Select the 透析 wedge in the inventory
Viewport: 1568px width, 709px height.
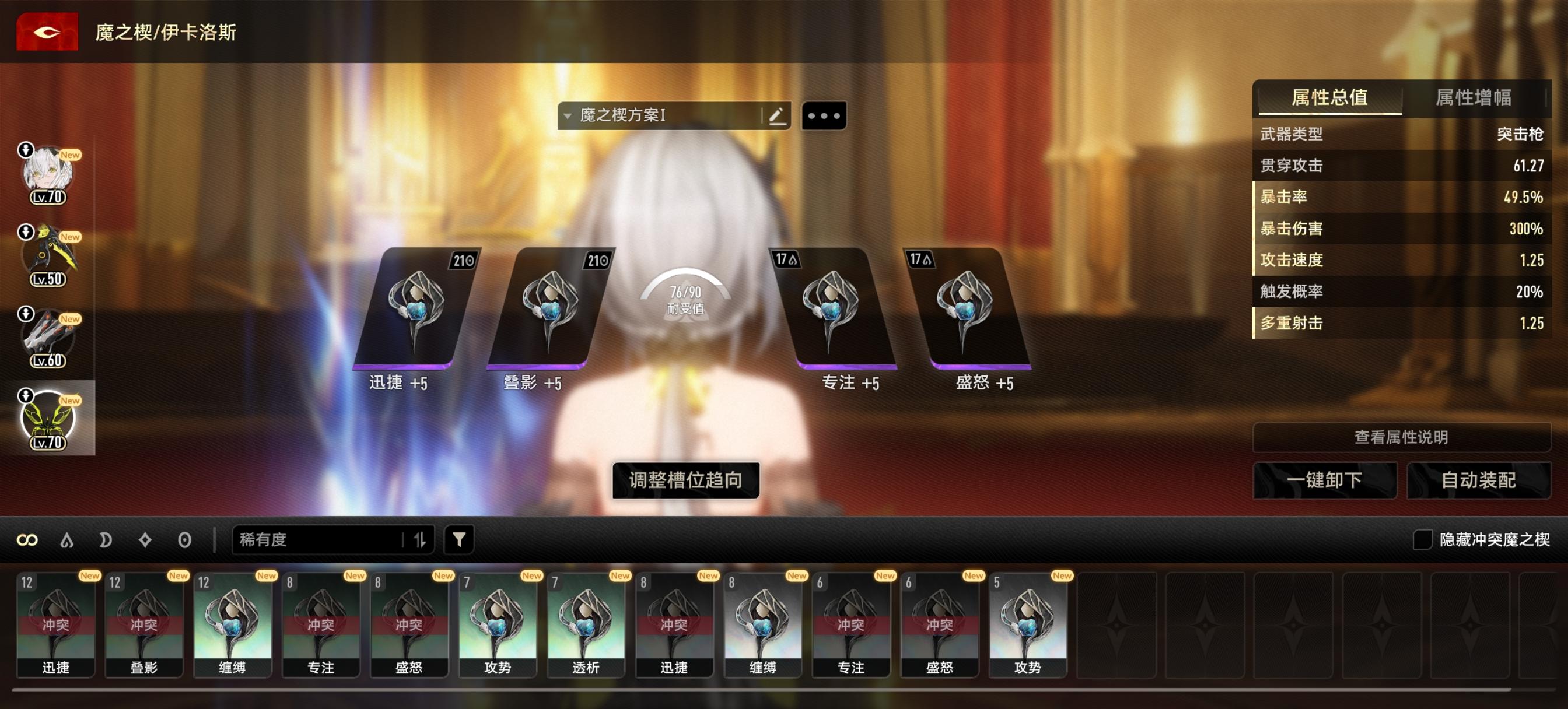click(x=585, y=627)
